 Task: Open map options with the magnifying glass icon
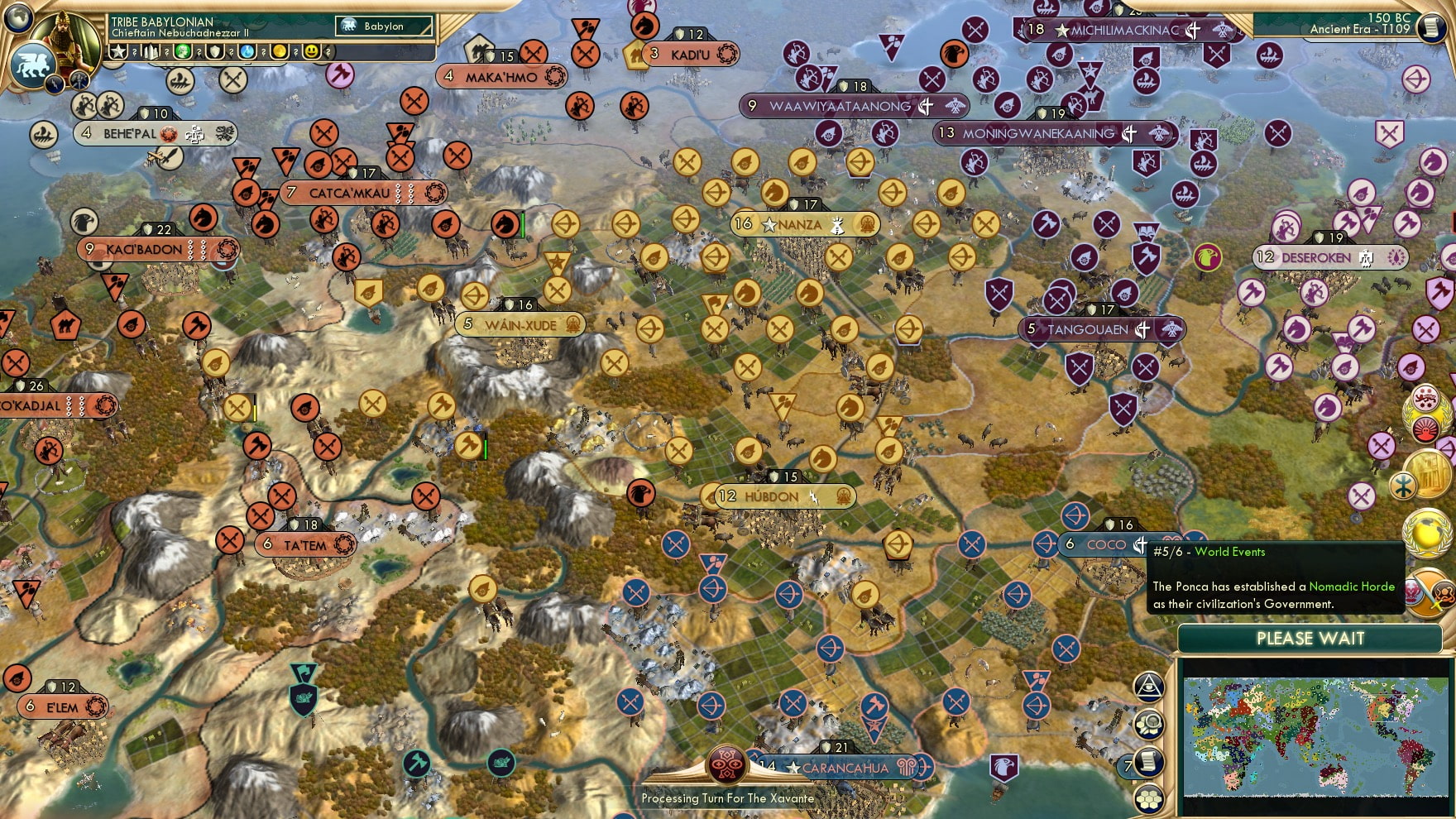1148,724
